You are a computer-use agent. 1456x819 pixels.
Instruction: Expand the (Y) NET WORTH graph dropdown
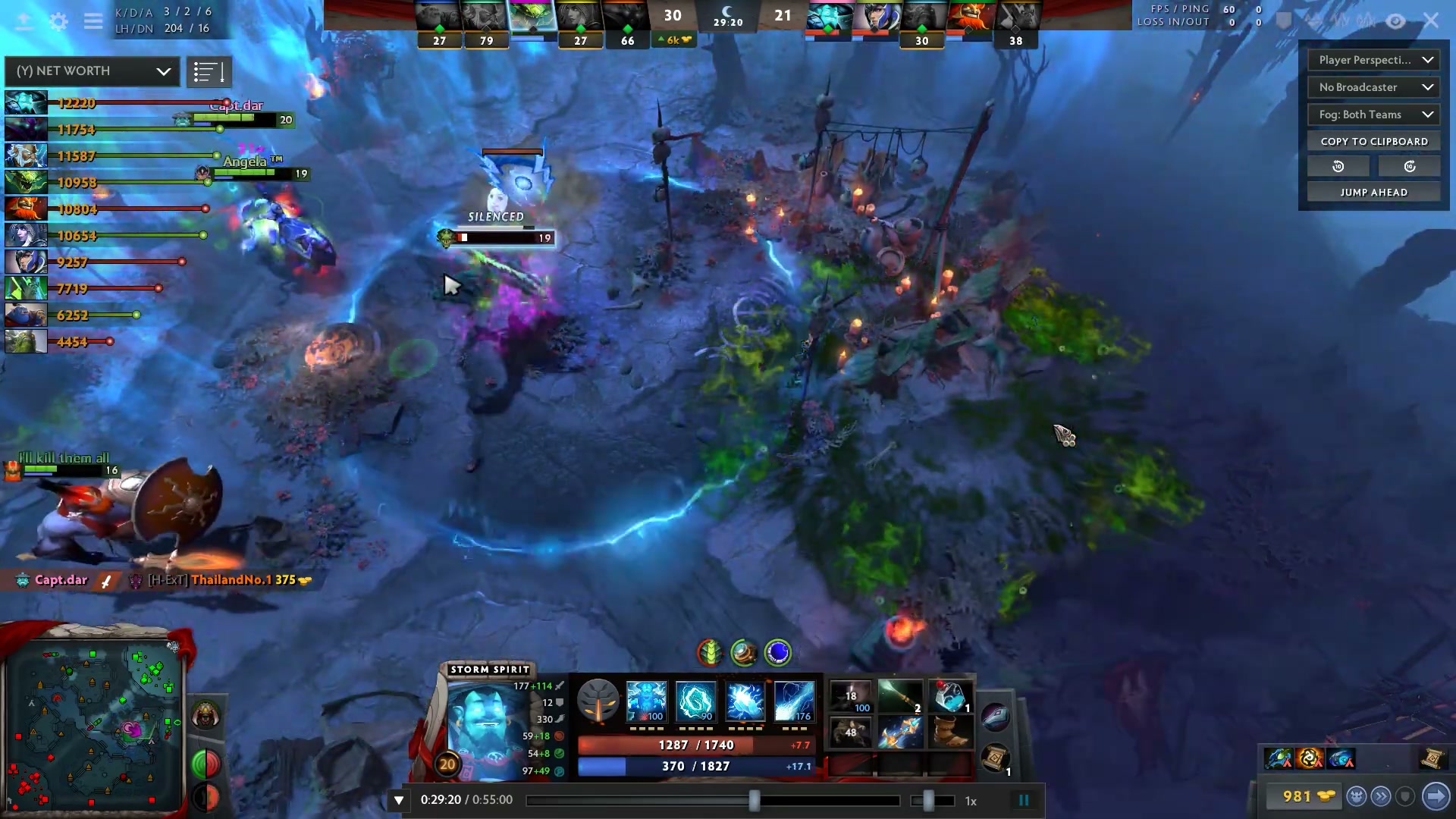click(x=91, y=71)
